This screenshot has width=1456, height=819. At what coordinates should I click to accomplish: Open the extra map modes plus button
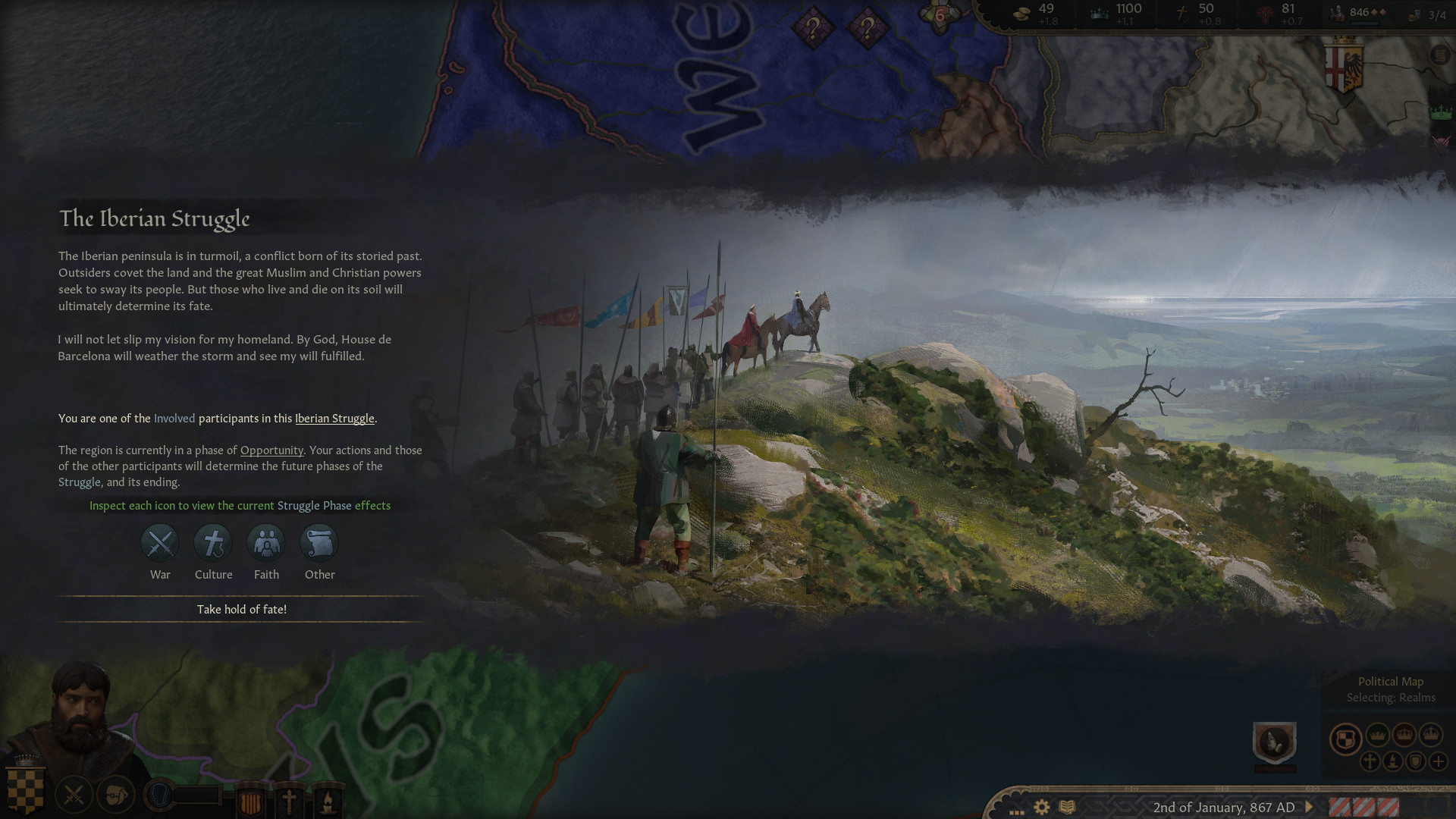click(1438, 761)
